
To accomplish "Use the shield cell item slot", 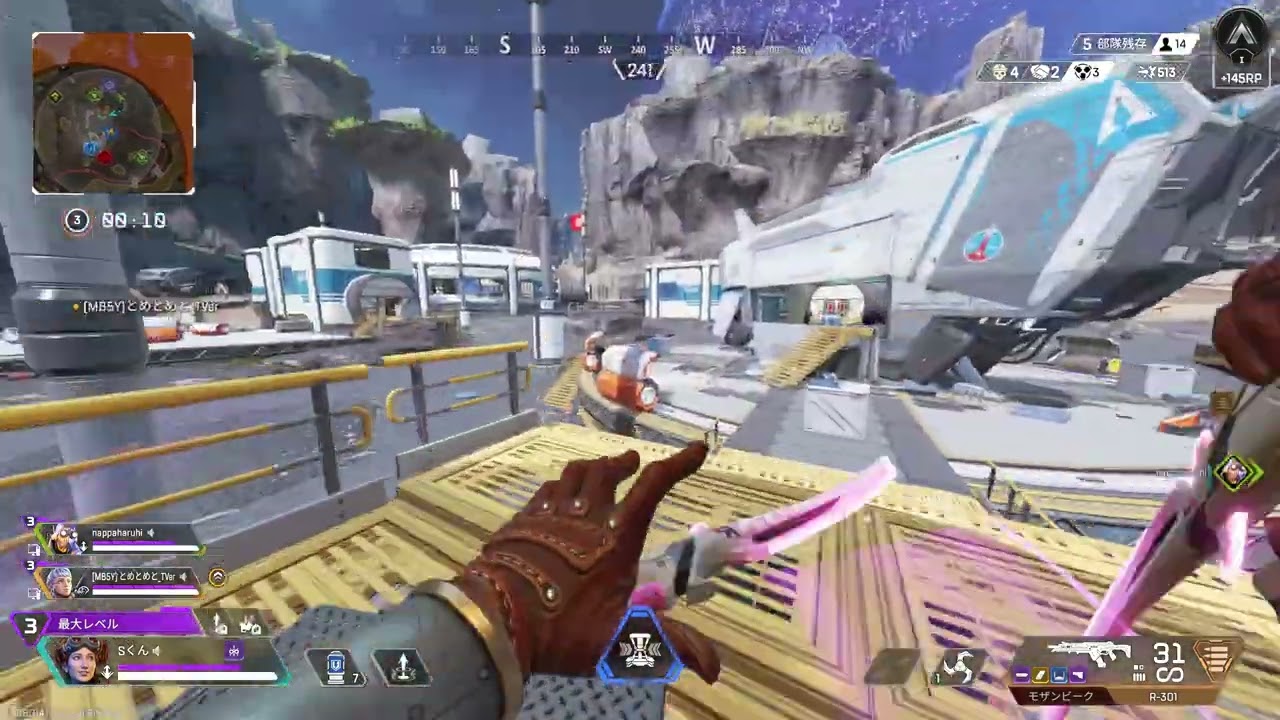I will (x=337, y=666).
